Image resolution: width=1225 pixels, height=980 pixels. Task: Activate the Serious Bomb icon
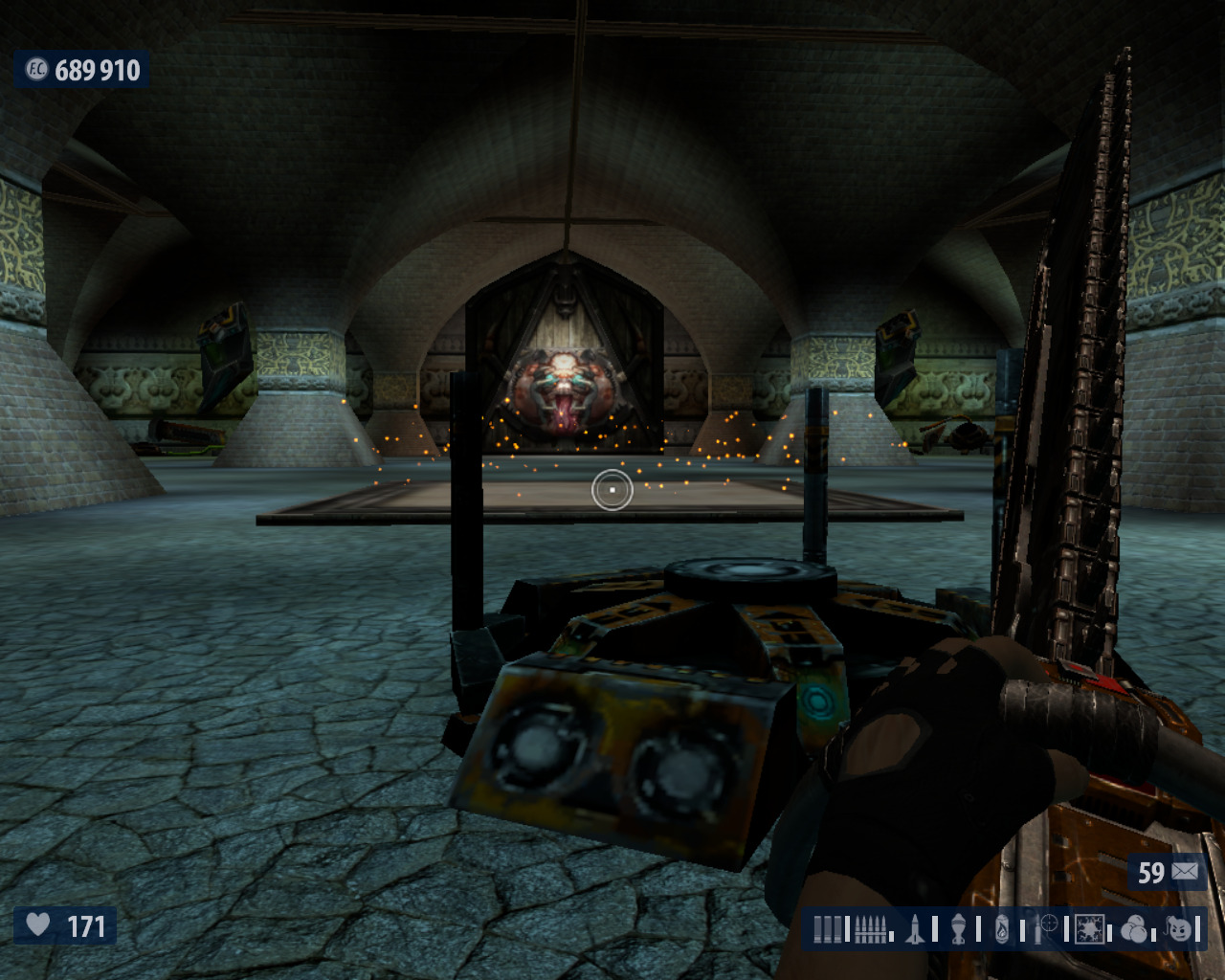point(1181,928)
